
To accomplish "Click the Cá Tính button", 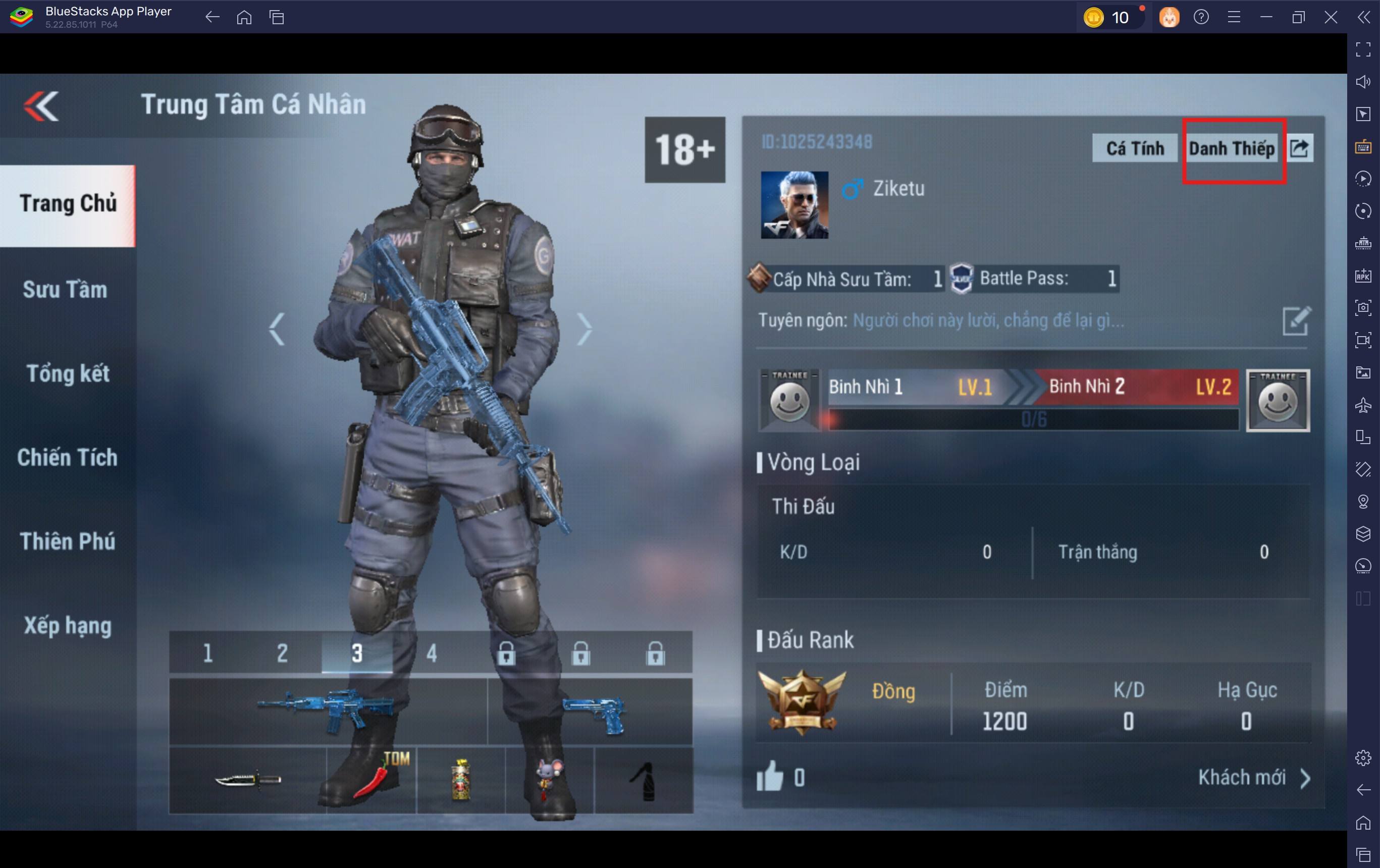I will point(1134,148).
